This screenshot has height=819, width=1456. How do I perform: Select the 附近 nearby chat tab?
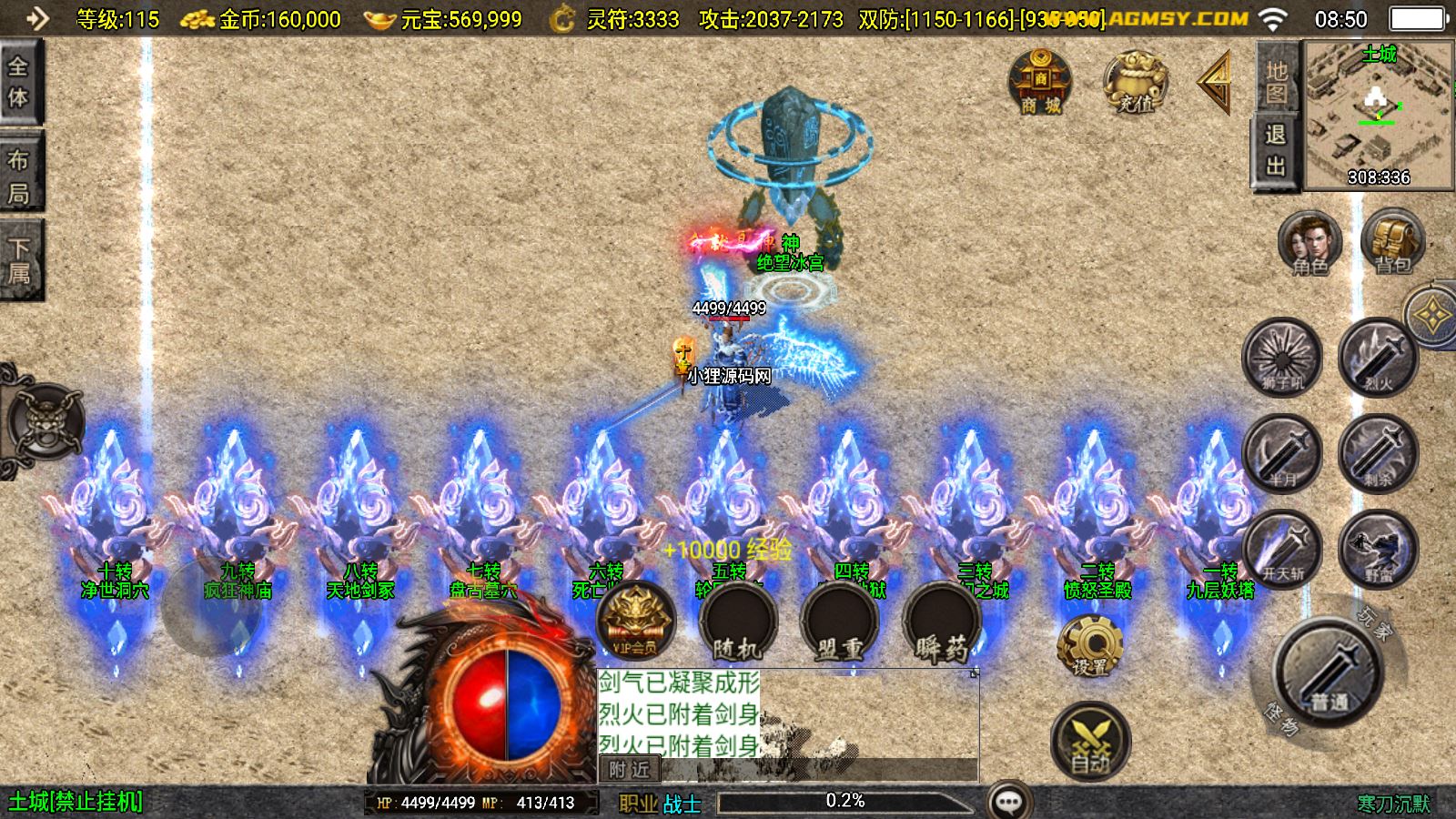tap(630, 770)
